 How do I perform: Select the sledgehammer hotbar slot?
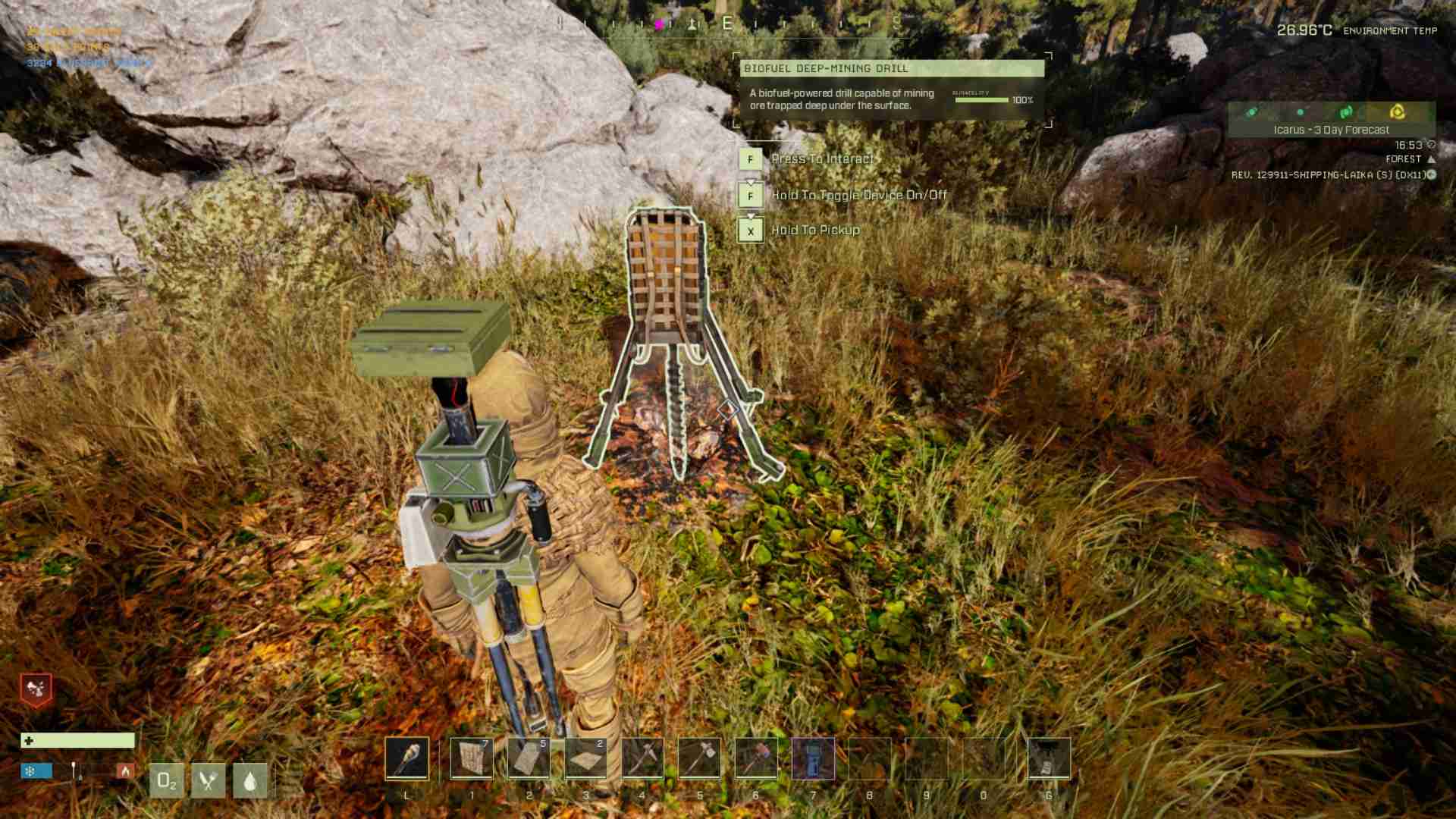[x=755, y=758]
